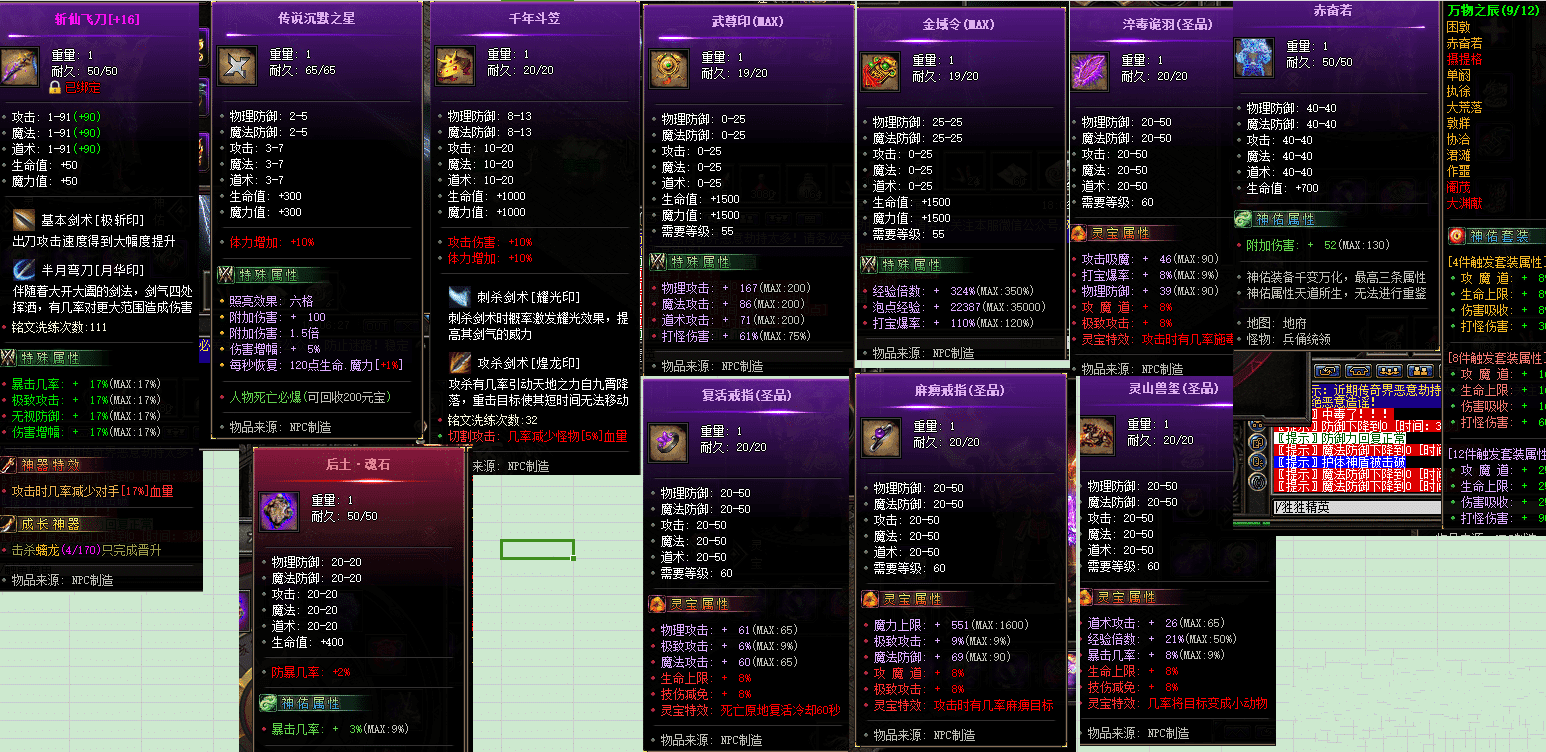
Task: Click the 传说沉默之星 star item icon
Action: click(237, 66)
